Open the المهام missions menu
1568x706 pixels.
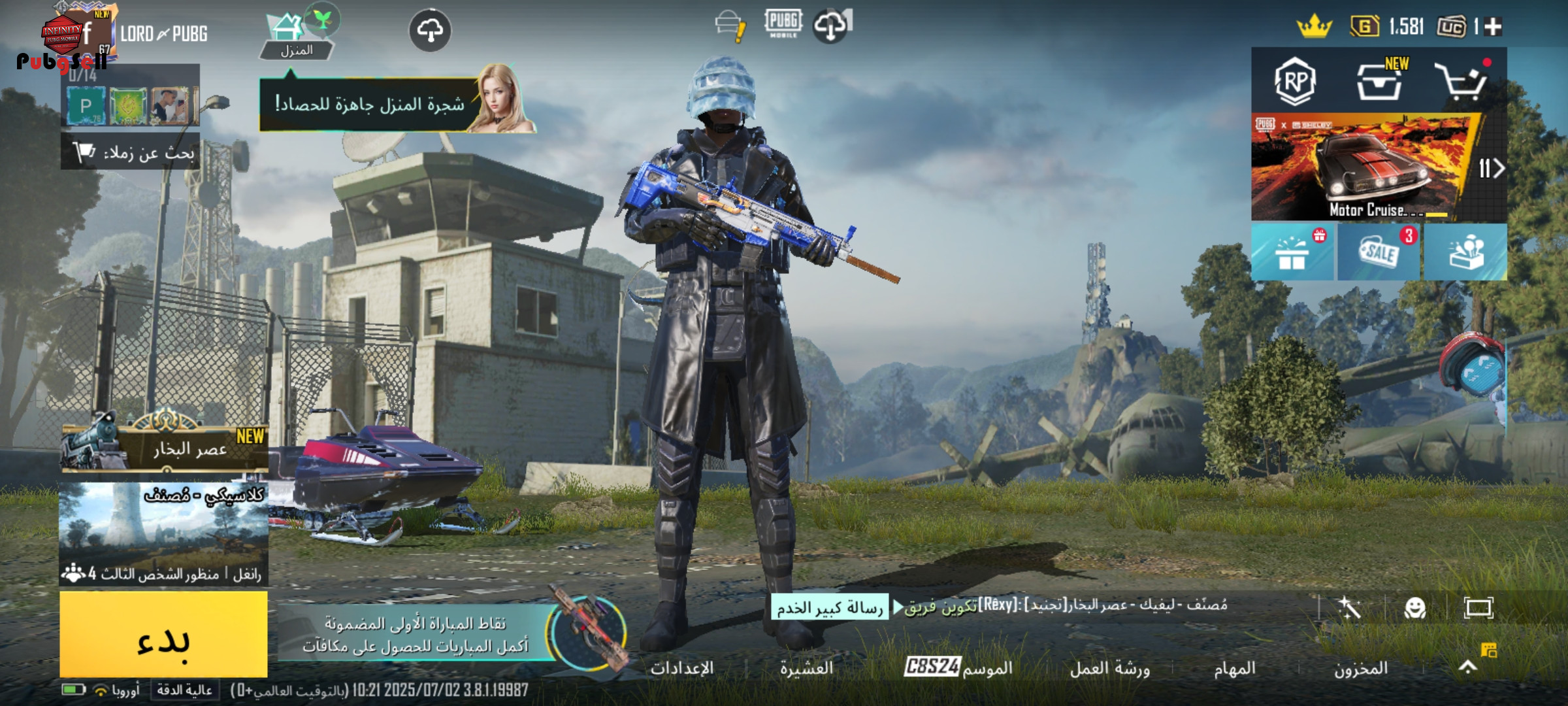(1234, 668)
